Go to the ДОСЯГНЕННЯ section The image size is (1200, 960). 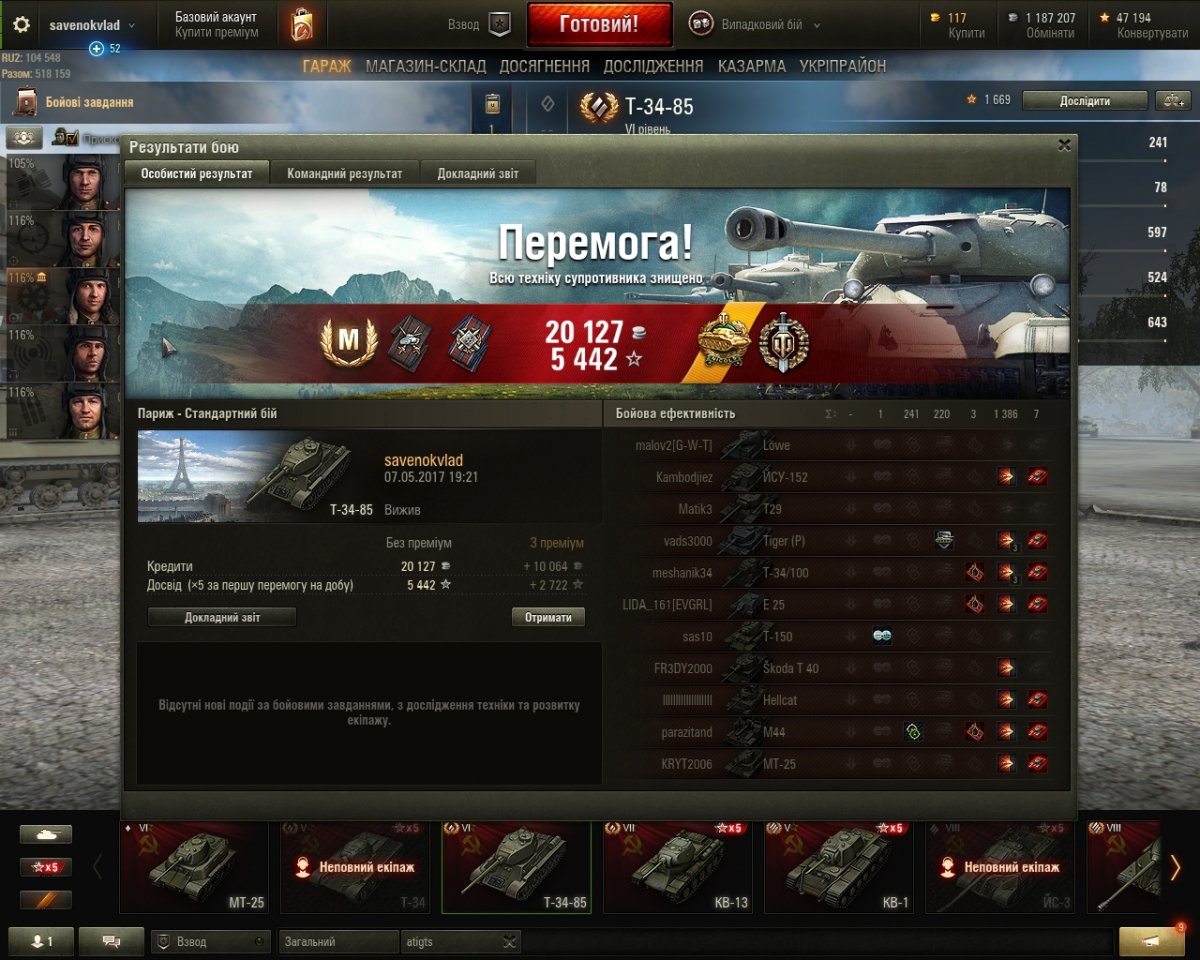544,67
